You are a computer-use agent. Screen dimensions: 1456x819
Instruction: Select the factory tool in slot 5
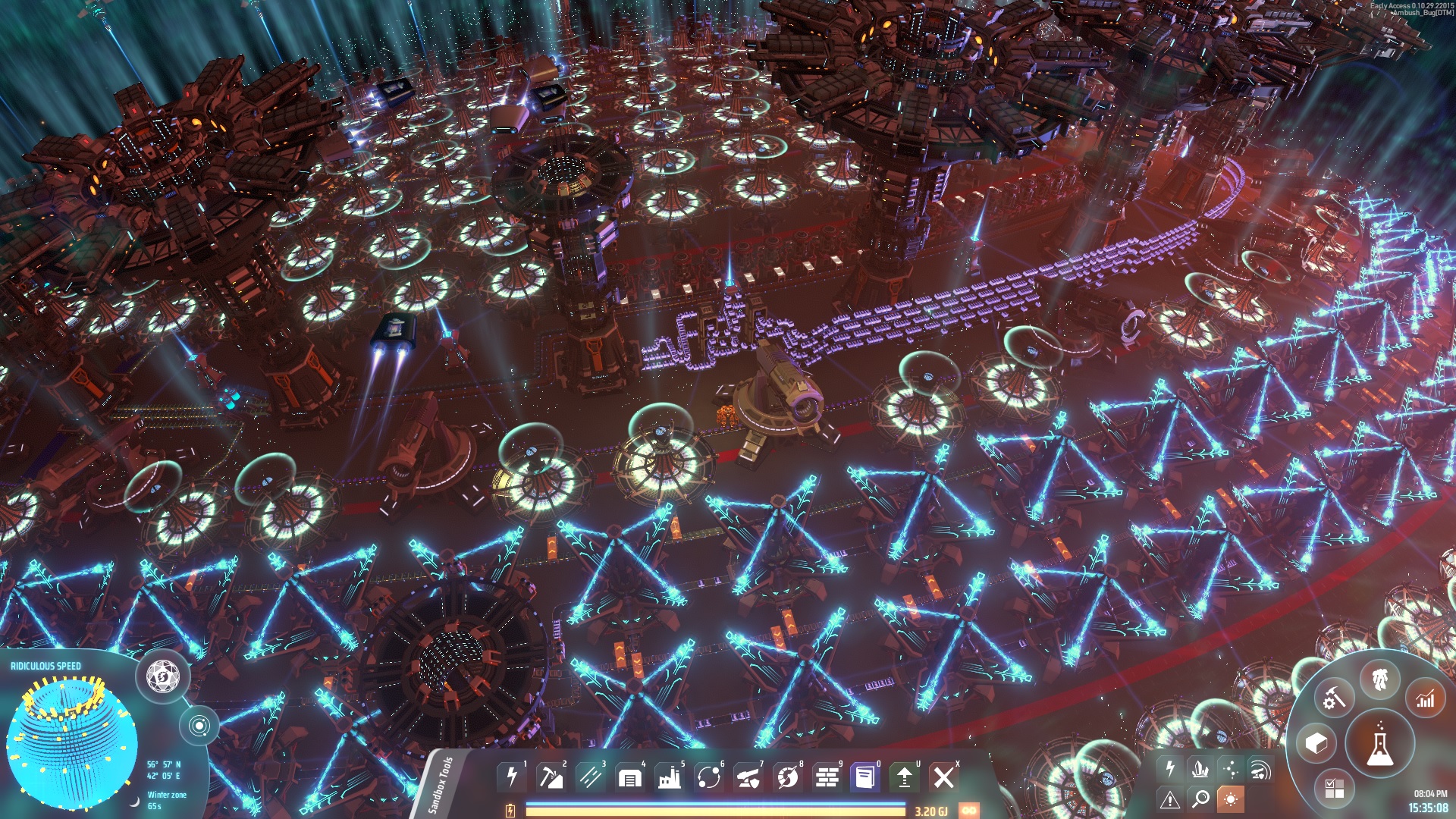tap(670, 777)
